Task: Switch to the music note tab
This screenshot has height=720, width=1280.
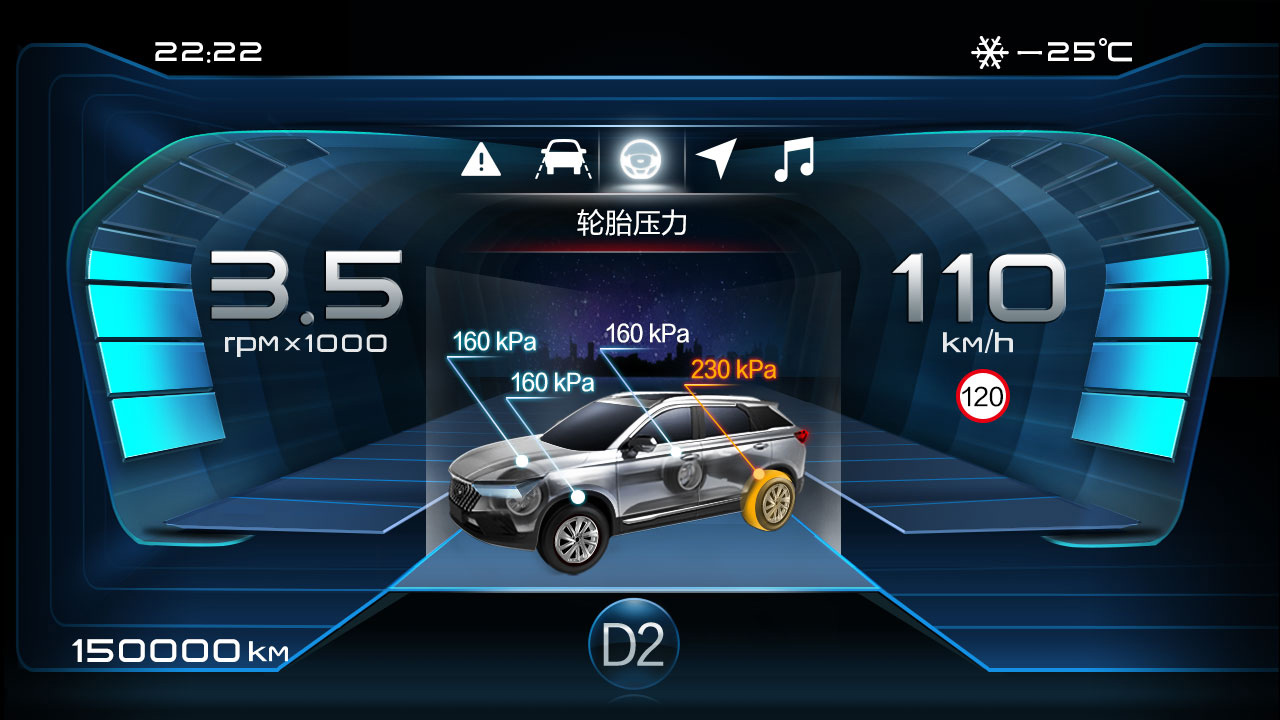Action: [x=794, y=159]
